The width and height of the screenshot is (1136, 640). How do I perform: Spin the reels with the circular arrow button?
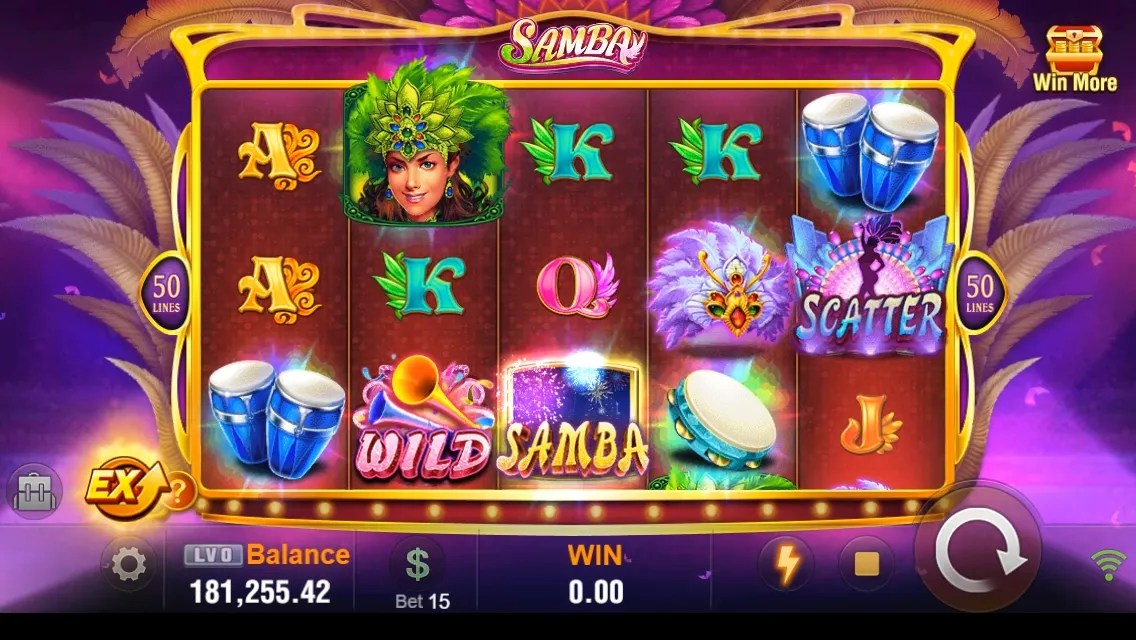980,555
